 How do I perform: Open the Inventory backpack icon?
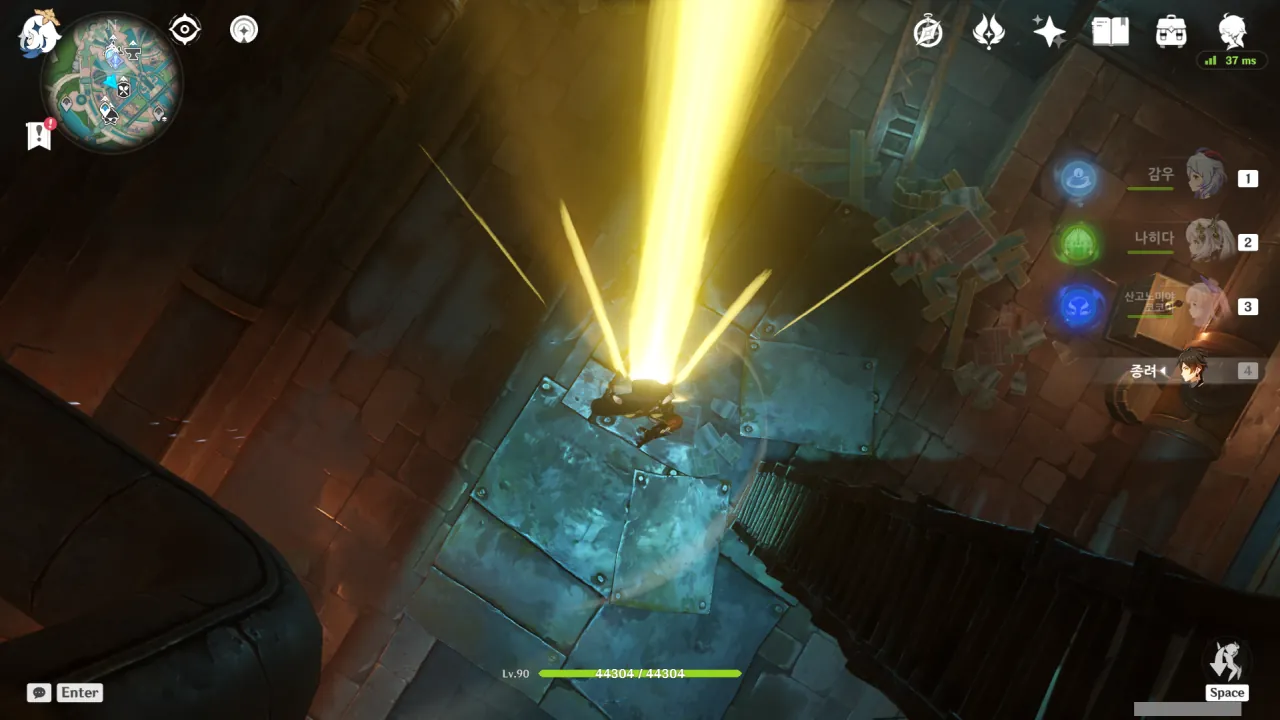1171,32
